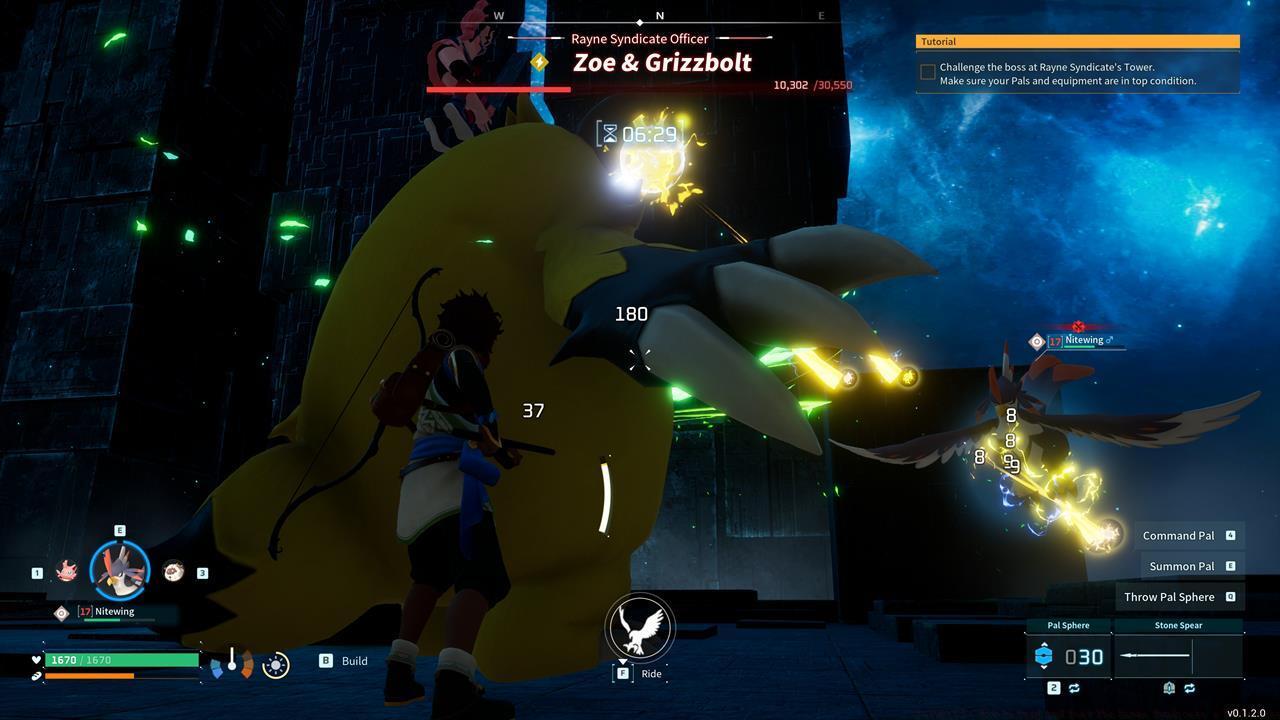
Task: Click the temperature gauge icon
Action: (x=232, y=662)
